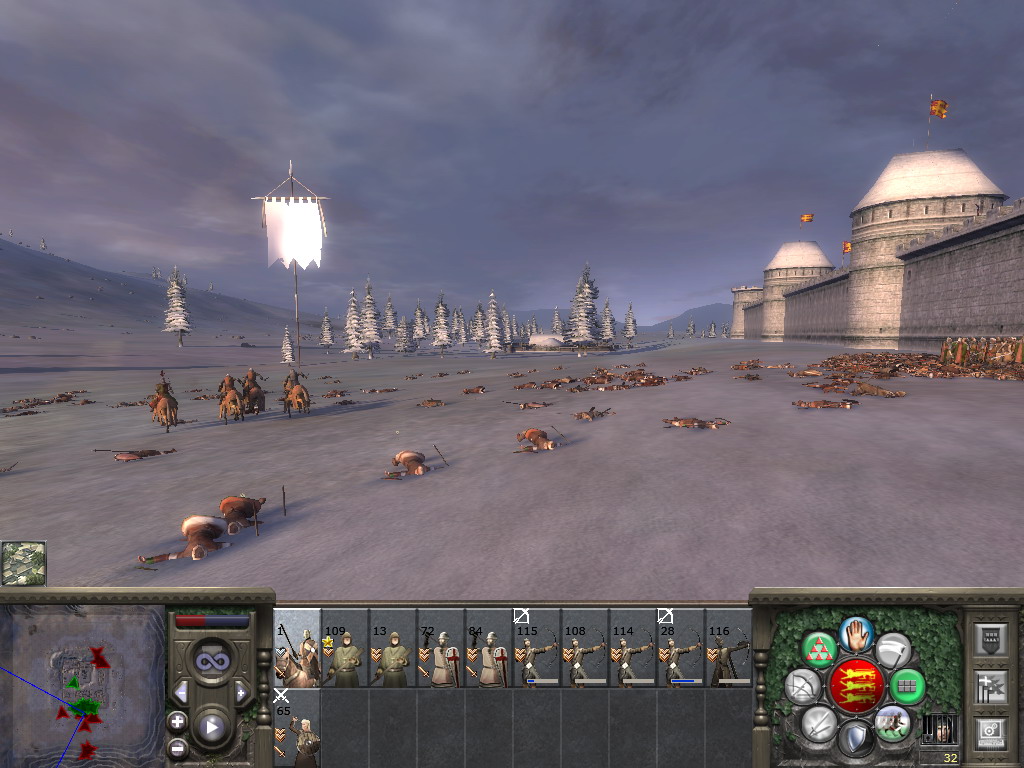Screen dimensions: 1024x768
Task: Select the 109-man gold-star infantry card
Action: [x=345, y=648]
